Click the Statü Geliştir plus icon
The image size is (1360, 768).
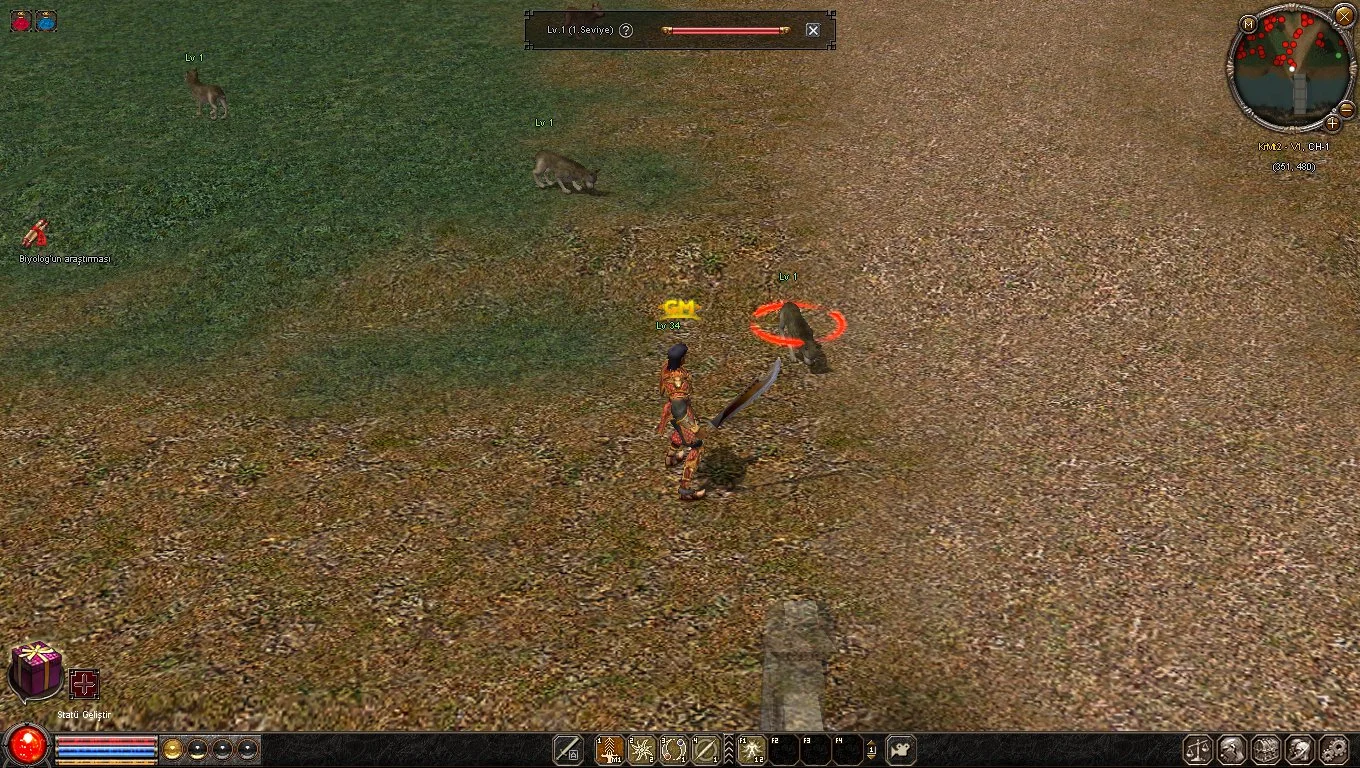84,684
